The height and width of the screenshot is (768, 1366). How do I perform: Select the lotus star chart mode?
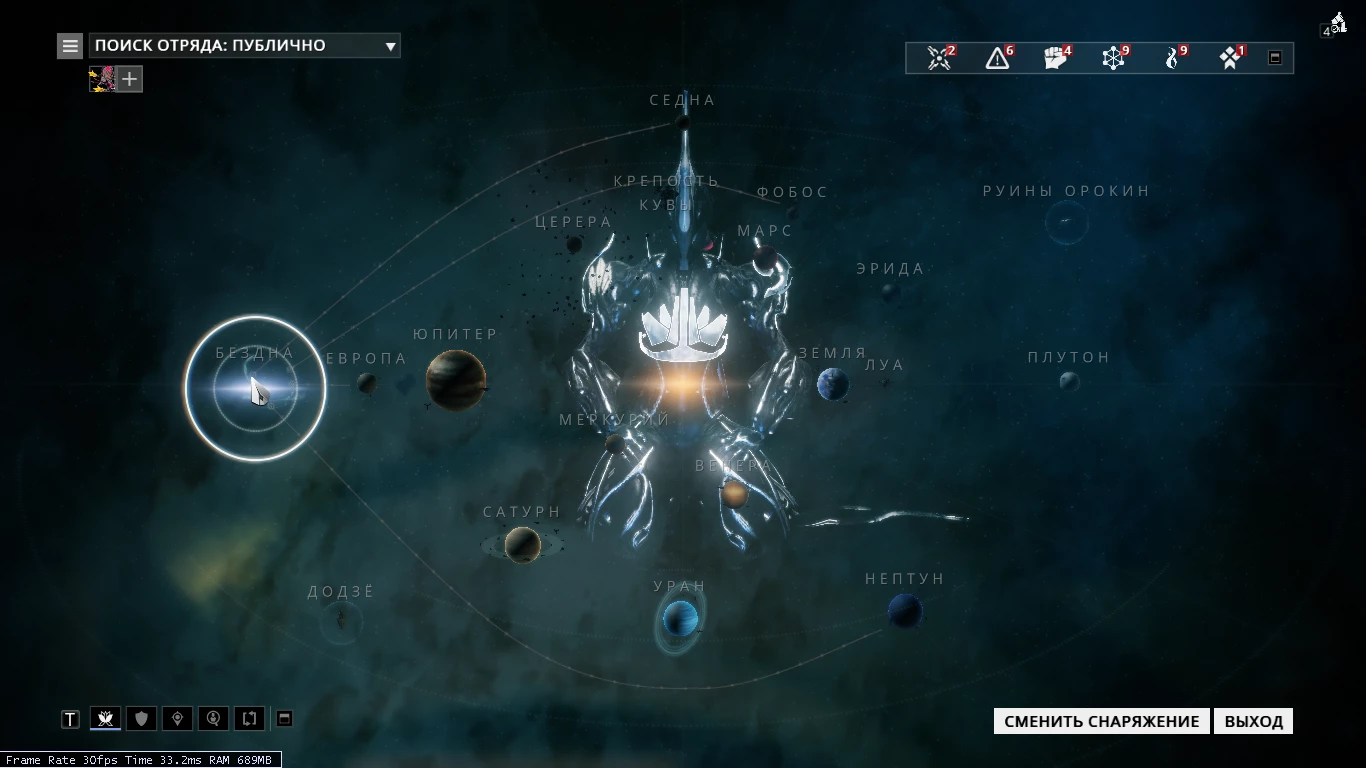point(105,719)
